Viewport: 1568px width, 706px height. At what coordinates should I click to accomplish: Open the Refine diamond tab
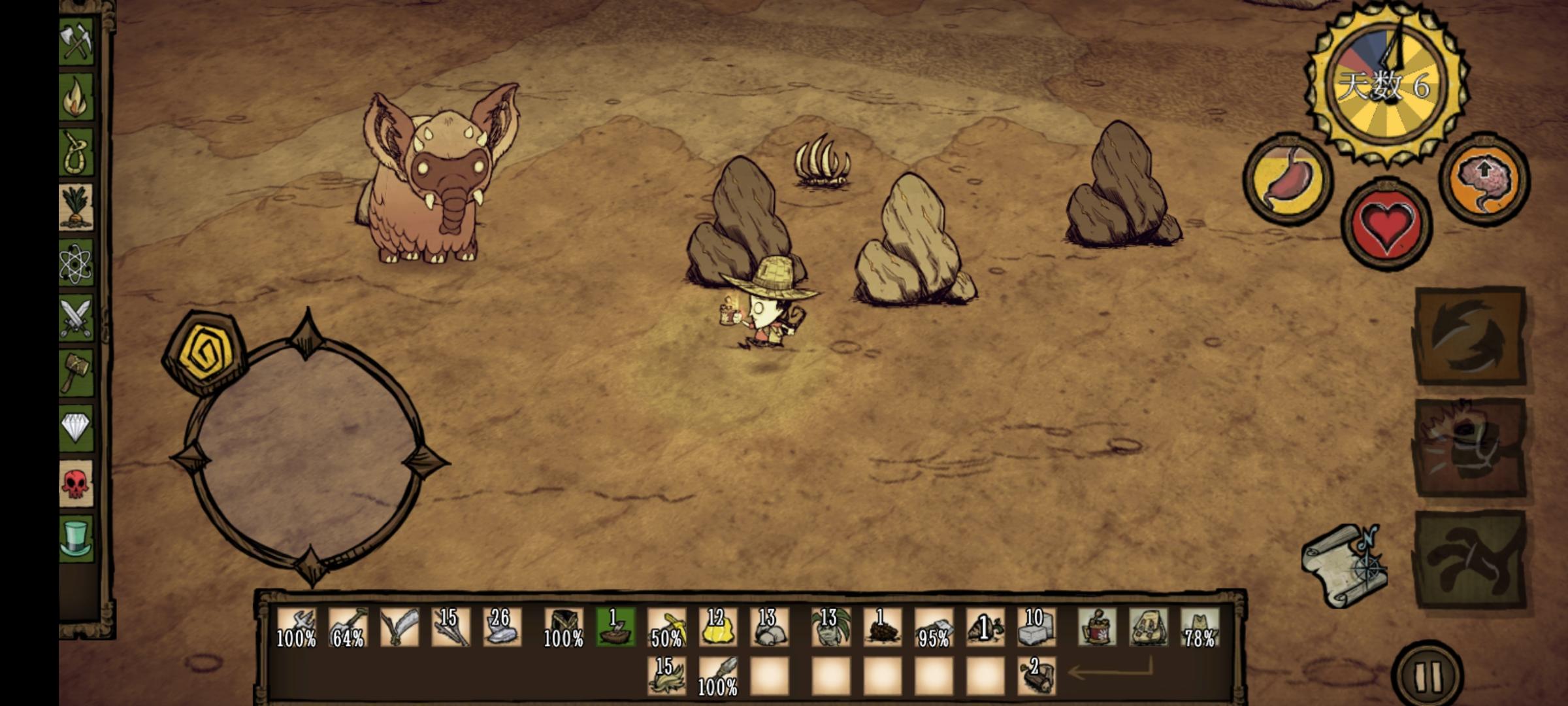pyautogui.click(x=76, y=428)
